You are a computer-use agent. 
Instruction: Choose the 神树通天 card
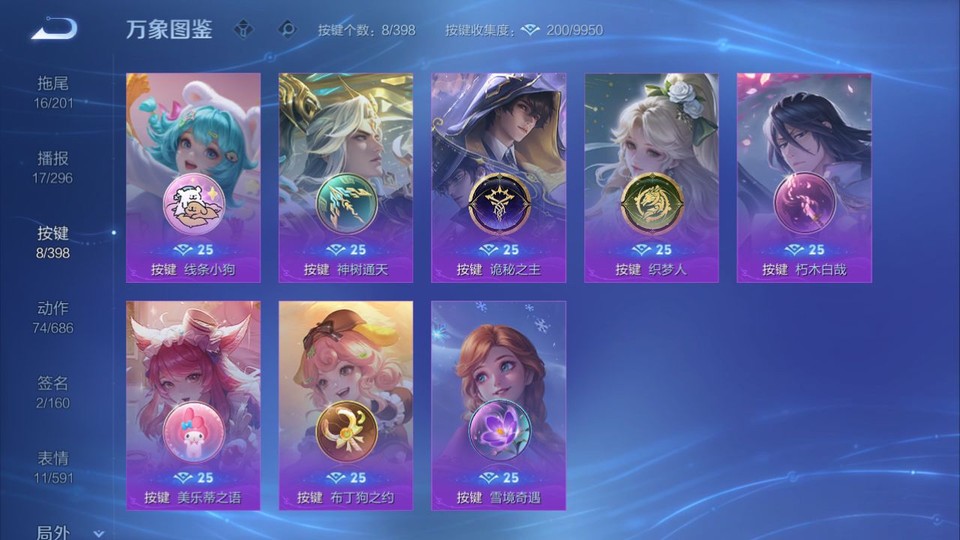click(x=346, y=177)
